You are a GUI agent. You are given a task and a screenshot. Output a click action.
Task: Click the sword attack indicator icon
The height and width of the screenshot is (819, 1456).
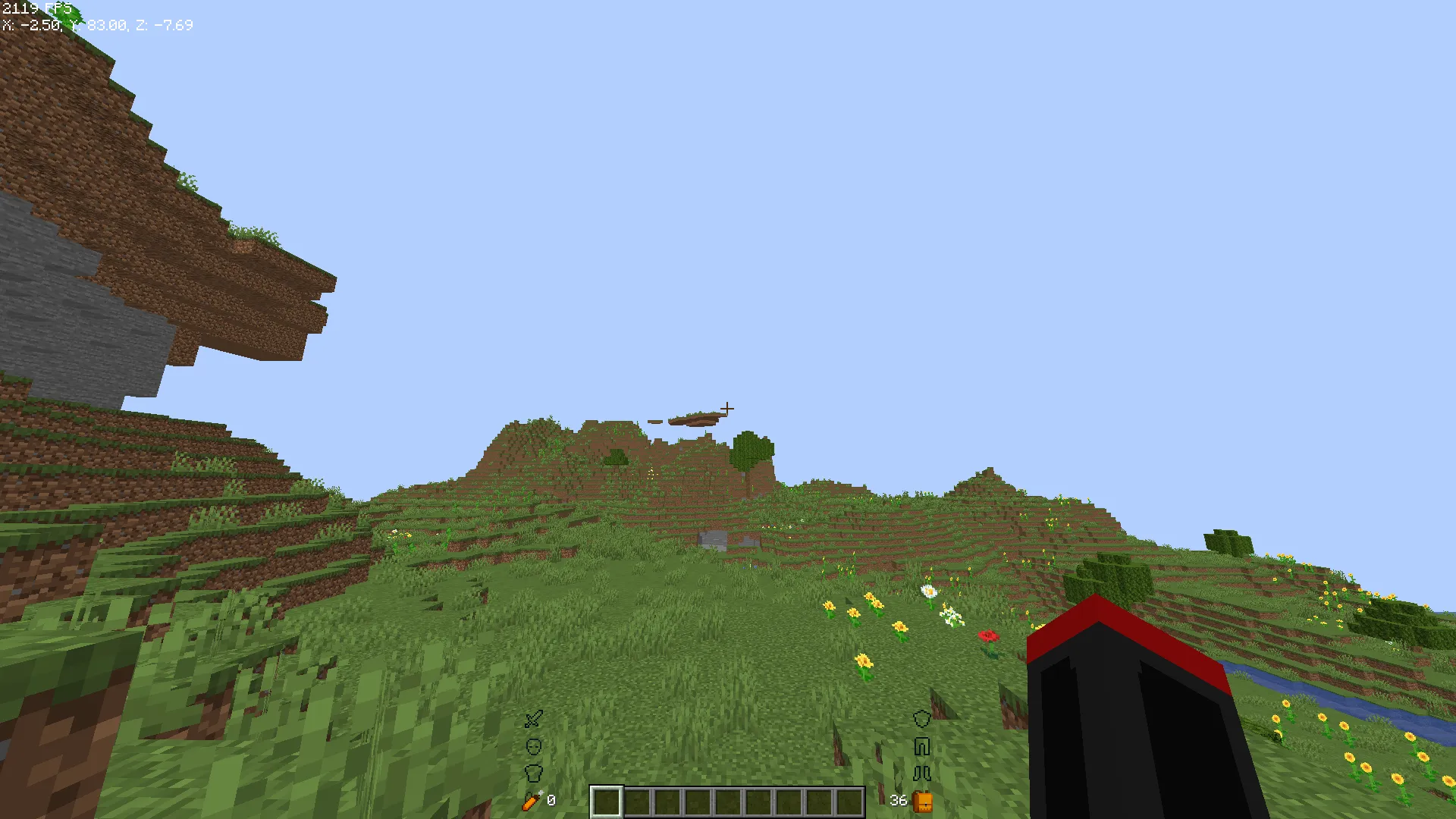533,719
